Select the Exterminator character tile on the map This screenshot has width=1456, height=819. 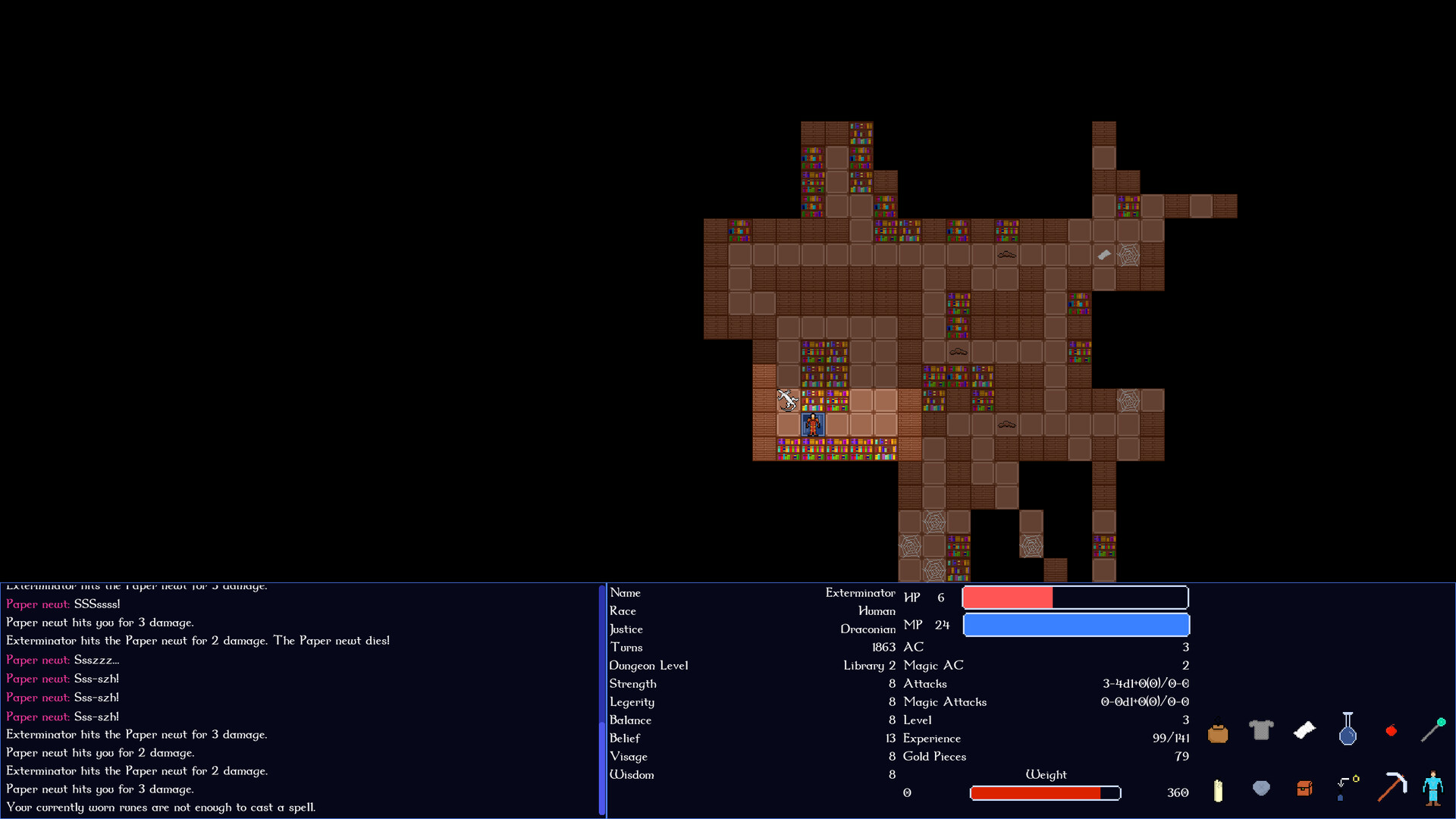click(x=812, y=425)
